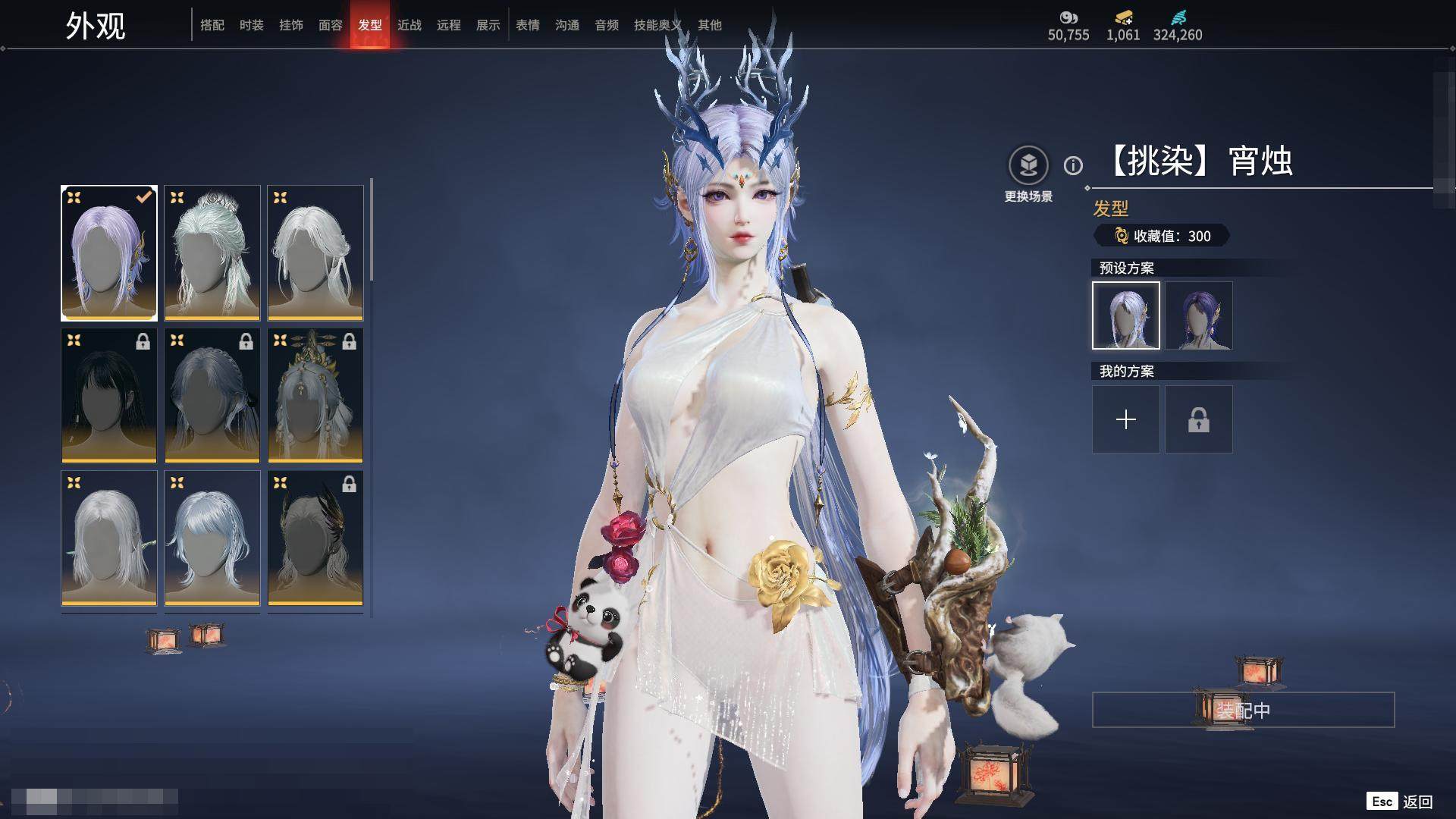This screenshot has width=1456, height=819.
Task: Click the 装配中 equipped button
Action: (x=1243, y=710)
